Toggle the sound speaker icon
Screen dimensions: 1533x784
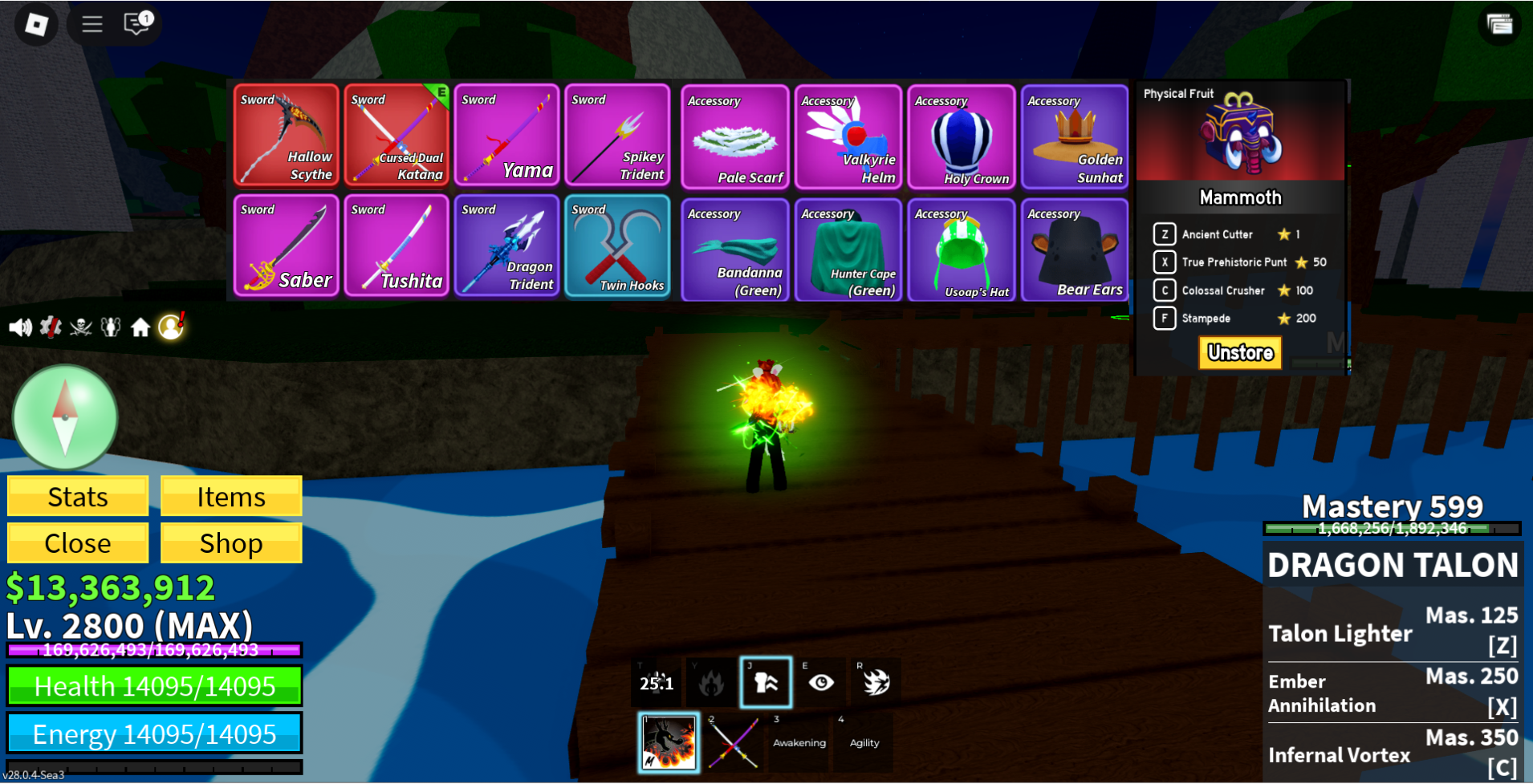(x=20, y=327)
